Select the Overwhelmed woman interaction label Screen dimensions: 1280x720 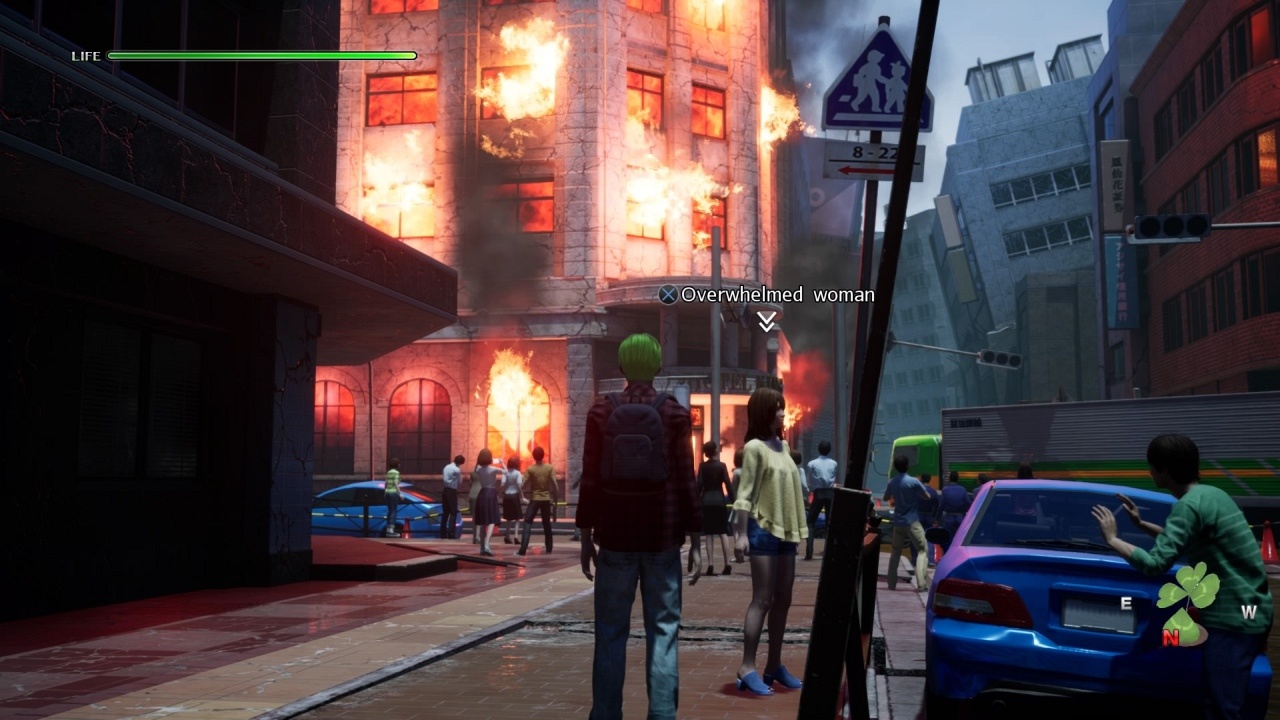[x=767, y=295]
